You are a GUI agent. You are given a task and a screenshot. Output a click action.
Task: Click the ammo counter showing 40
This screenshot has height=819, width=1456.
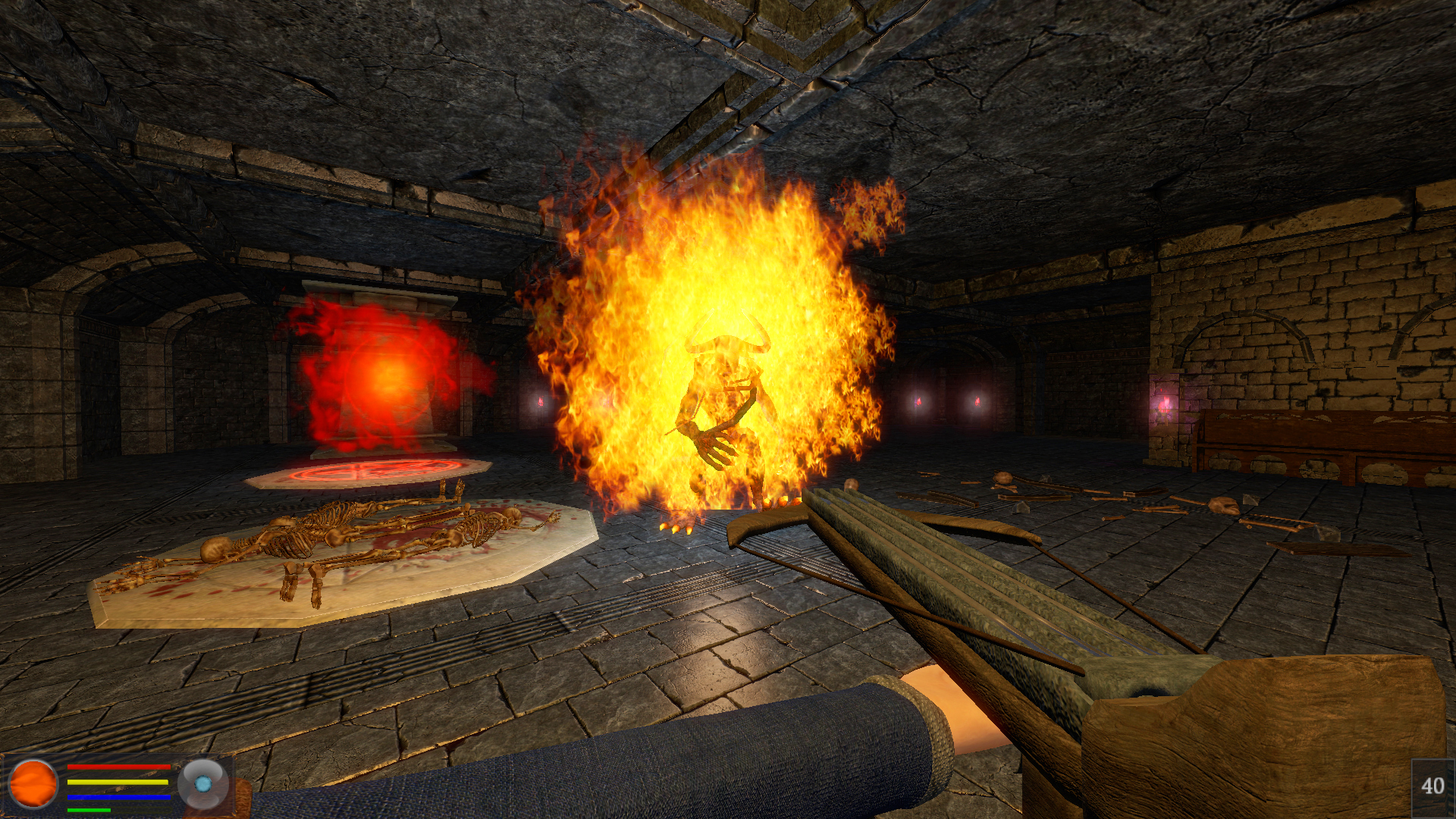pyautogui.click(x=1432, y=786)
